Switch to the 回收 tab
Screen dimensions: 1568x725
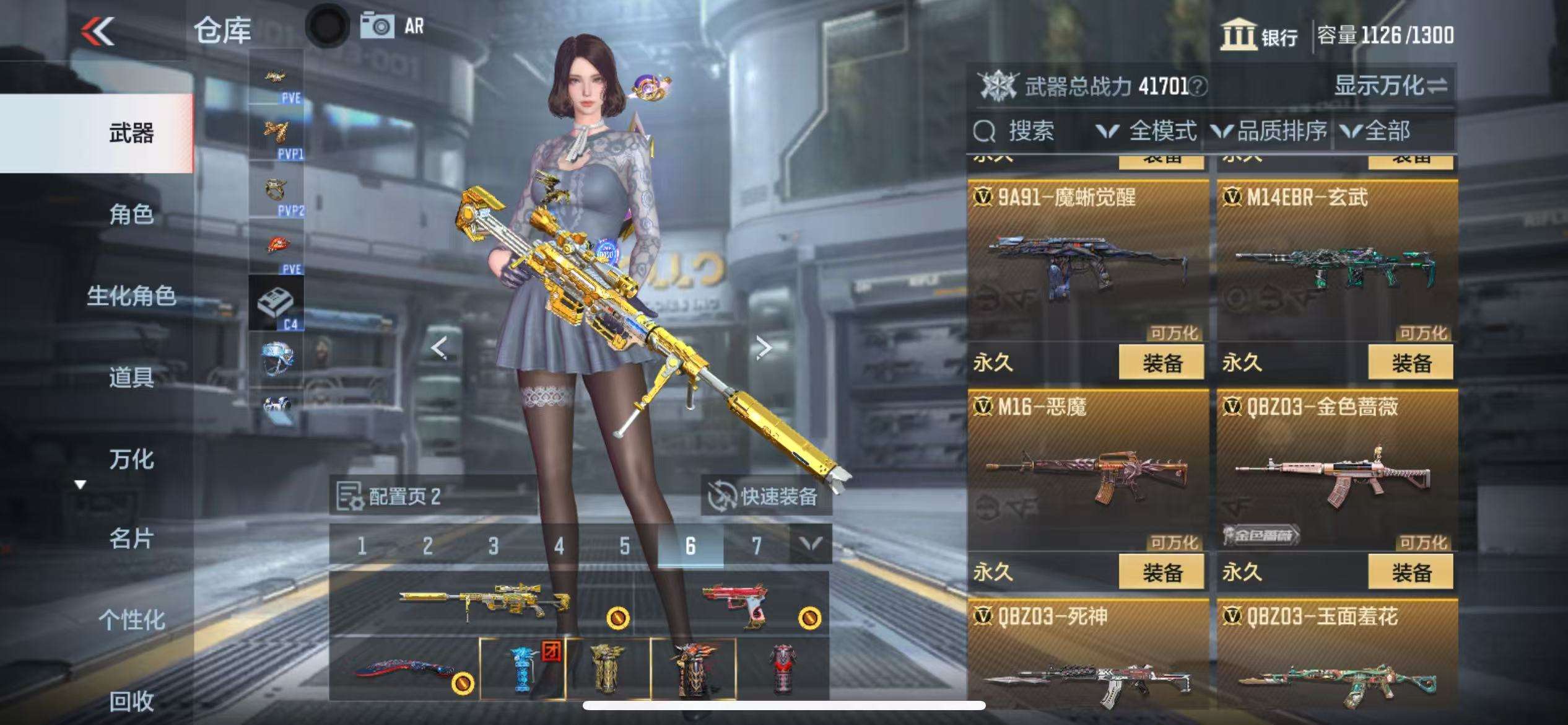131,701
